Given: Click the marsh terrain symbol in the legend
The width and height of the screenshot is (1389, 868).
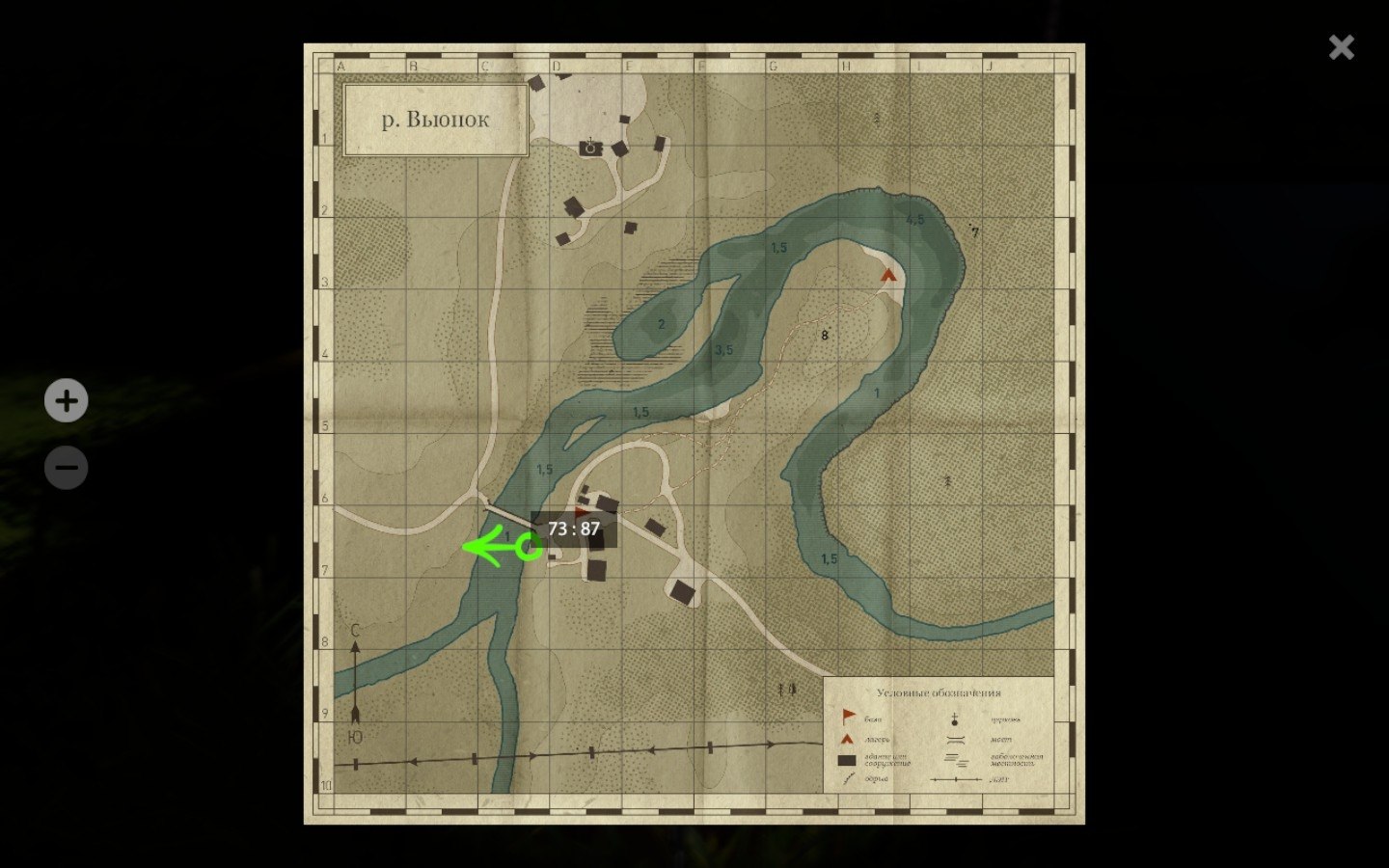Looking at the screenshot, I should [x=957, y=760].
